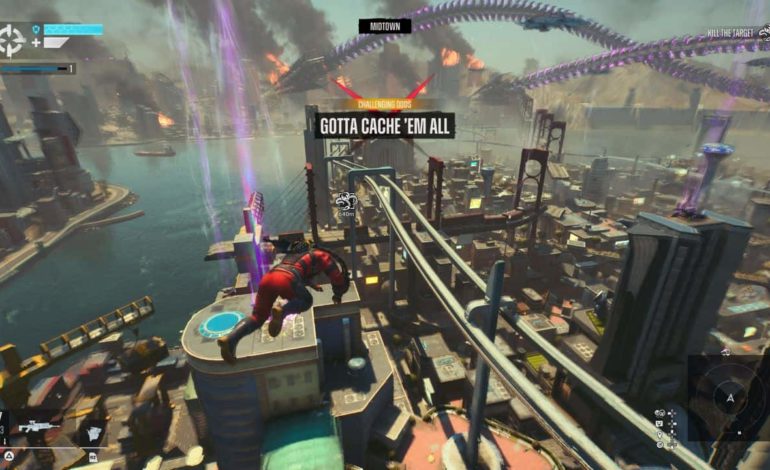The width and height of the screenshot is (770, 470).
Task: Click the crosshair character emblem icon
Action: (x=14, y=40)
